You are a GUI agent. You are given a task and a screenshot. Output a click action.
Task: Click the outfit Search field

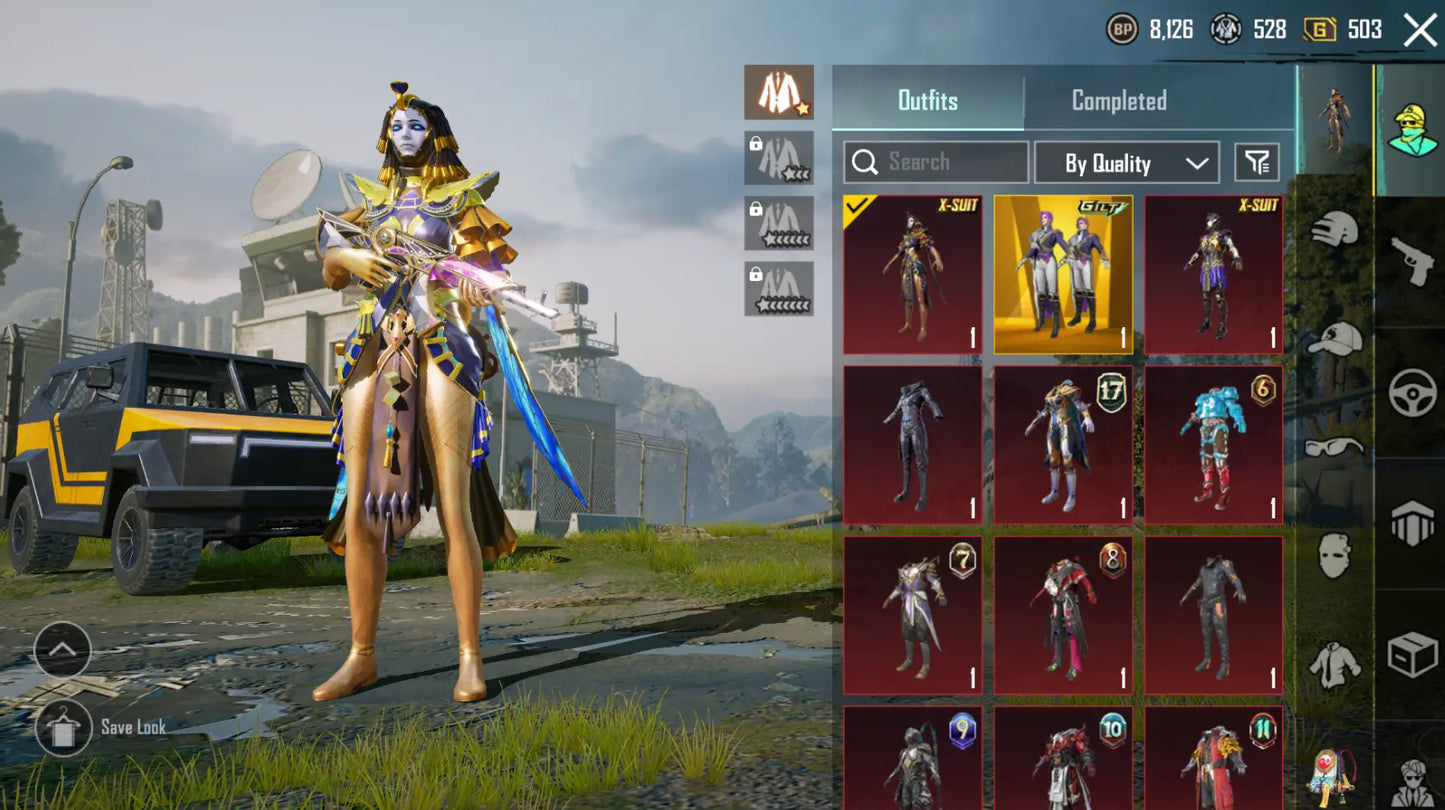tap(936, 162)
